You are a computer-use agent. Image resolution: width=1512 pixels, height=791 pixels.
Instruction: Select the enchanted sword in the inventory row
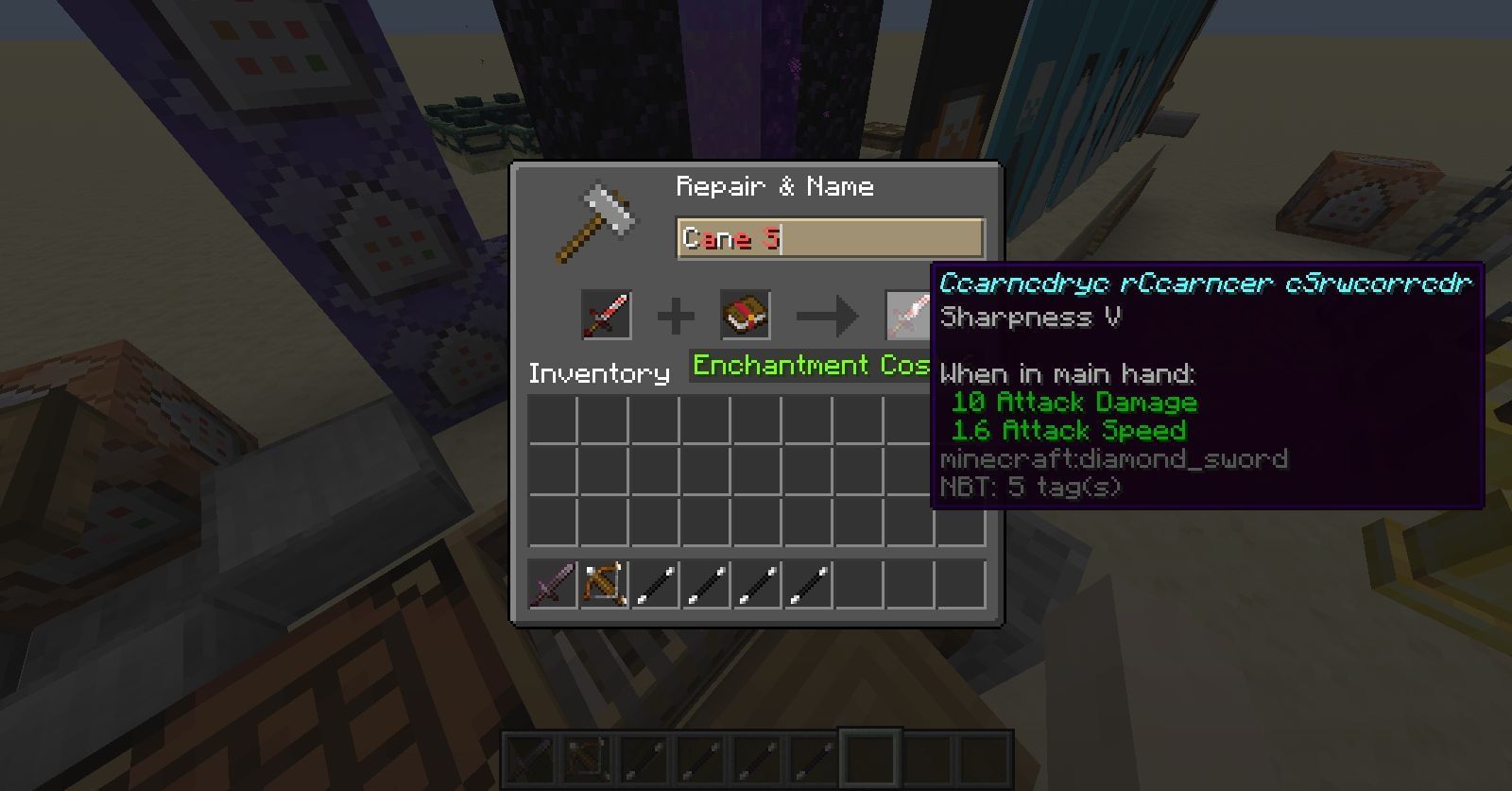(x=552, y=584)
